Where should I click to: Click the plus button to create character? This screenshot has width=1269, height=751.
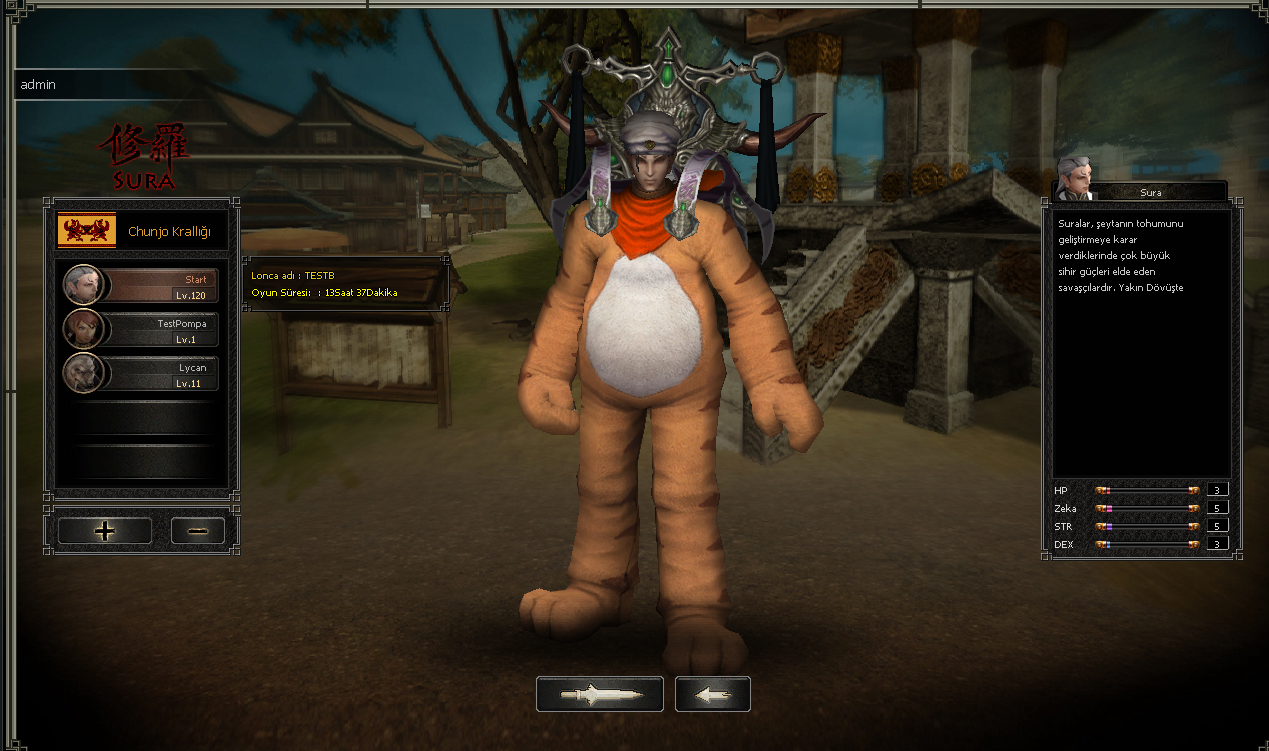(105, 531)
